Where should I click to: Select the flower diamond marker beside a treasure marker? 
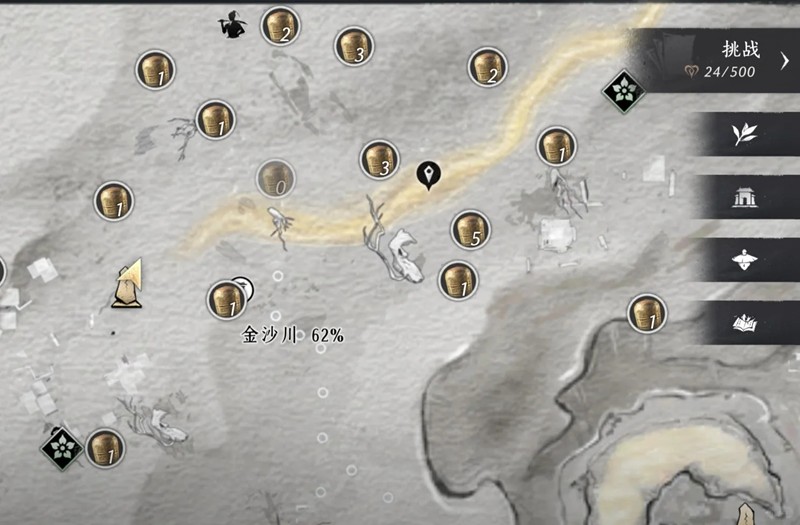pyautogui.click(x=62, y=447)
